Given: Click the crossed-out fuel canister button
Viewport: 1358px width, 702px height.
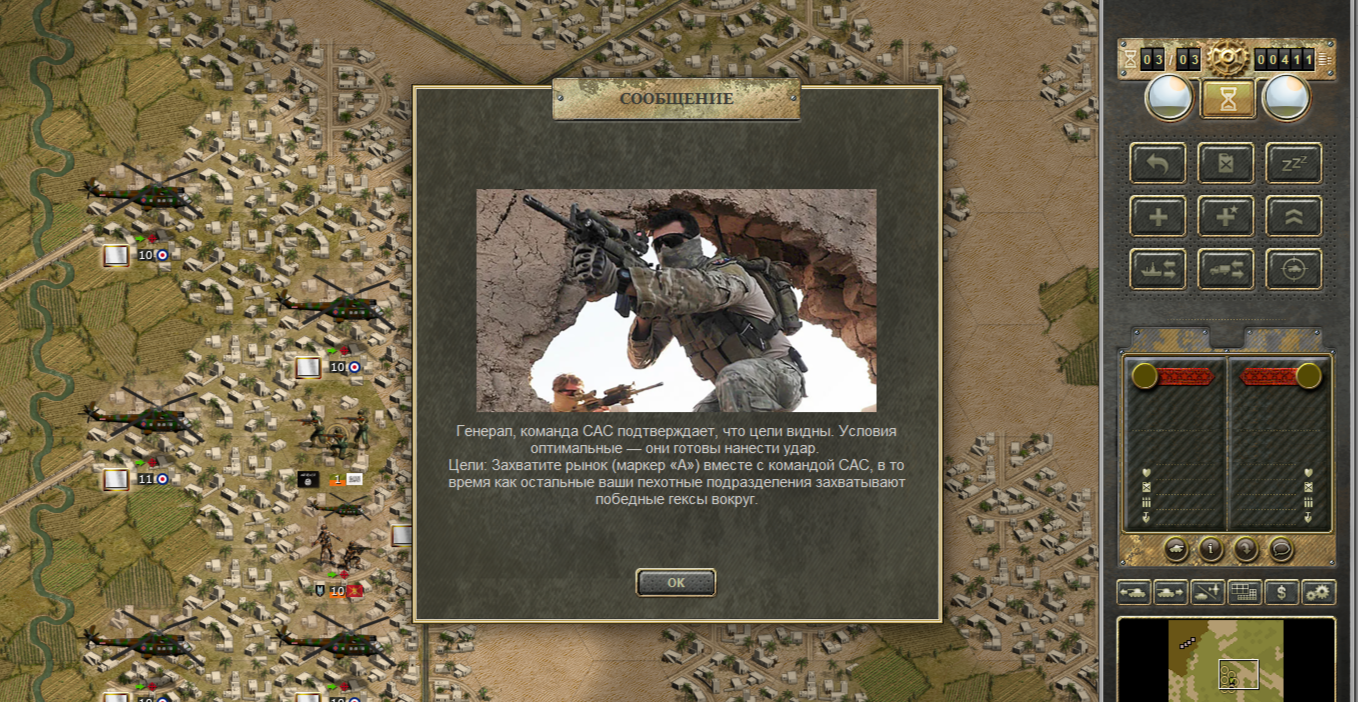Looking at the screenshot, I should [x=1226, y=163].
